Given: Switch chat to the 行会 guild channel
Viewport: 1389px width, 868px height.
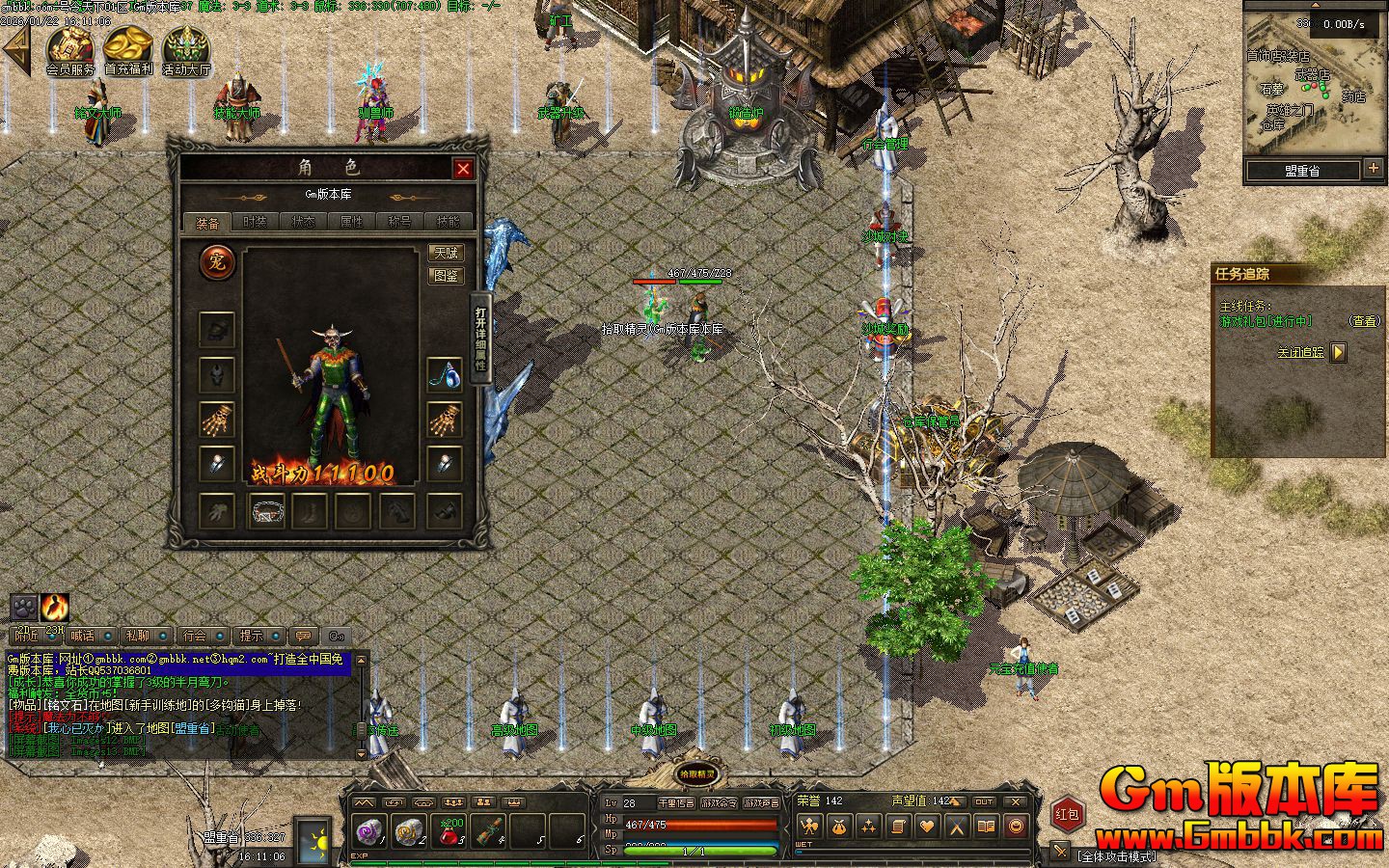Looking at the screenshot, I should (195, 636).
